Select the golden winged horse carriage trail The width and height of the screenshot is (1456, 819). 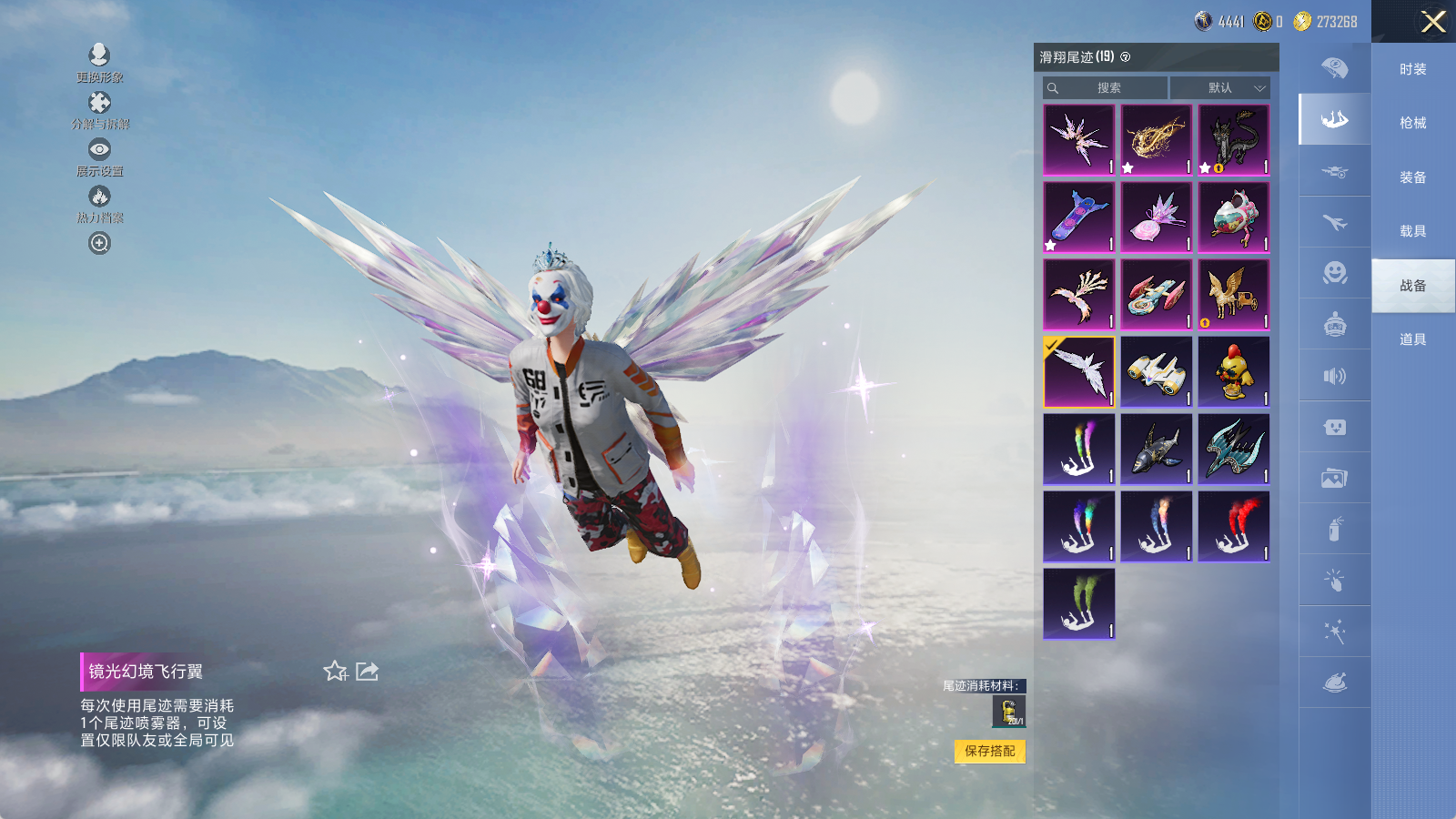click(1233, 294)
